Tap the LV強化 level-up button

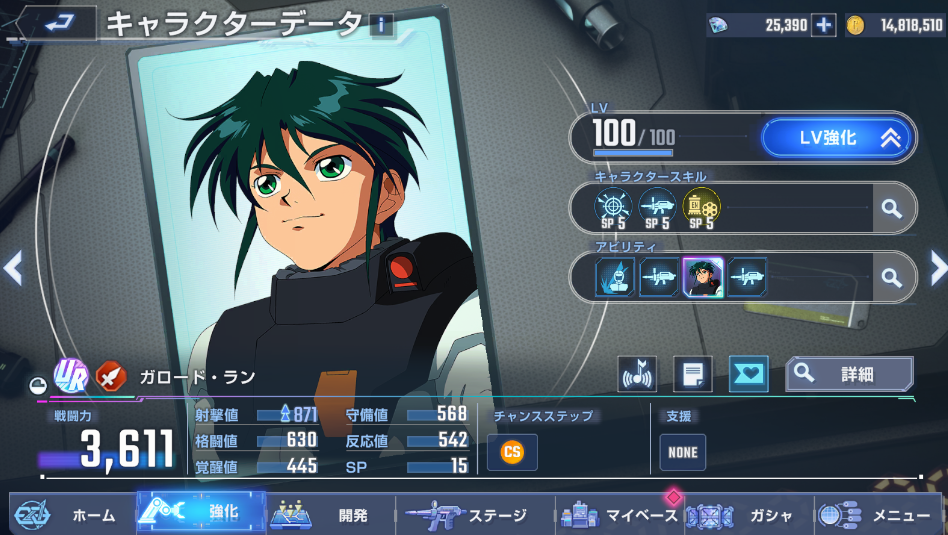point(836,139)
